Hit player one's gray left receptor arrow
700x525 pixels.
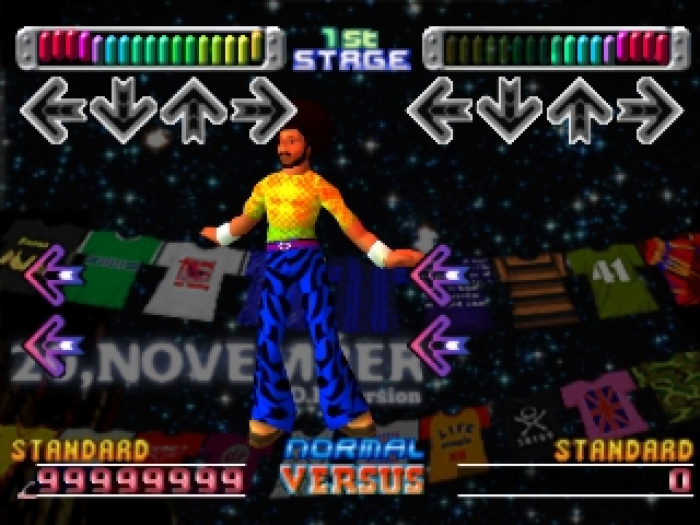tap(53, 110)
